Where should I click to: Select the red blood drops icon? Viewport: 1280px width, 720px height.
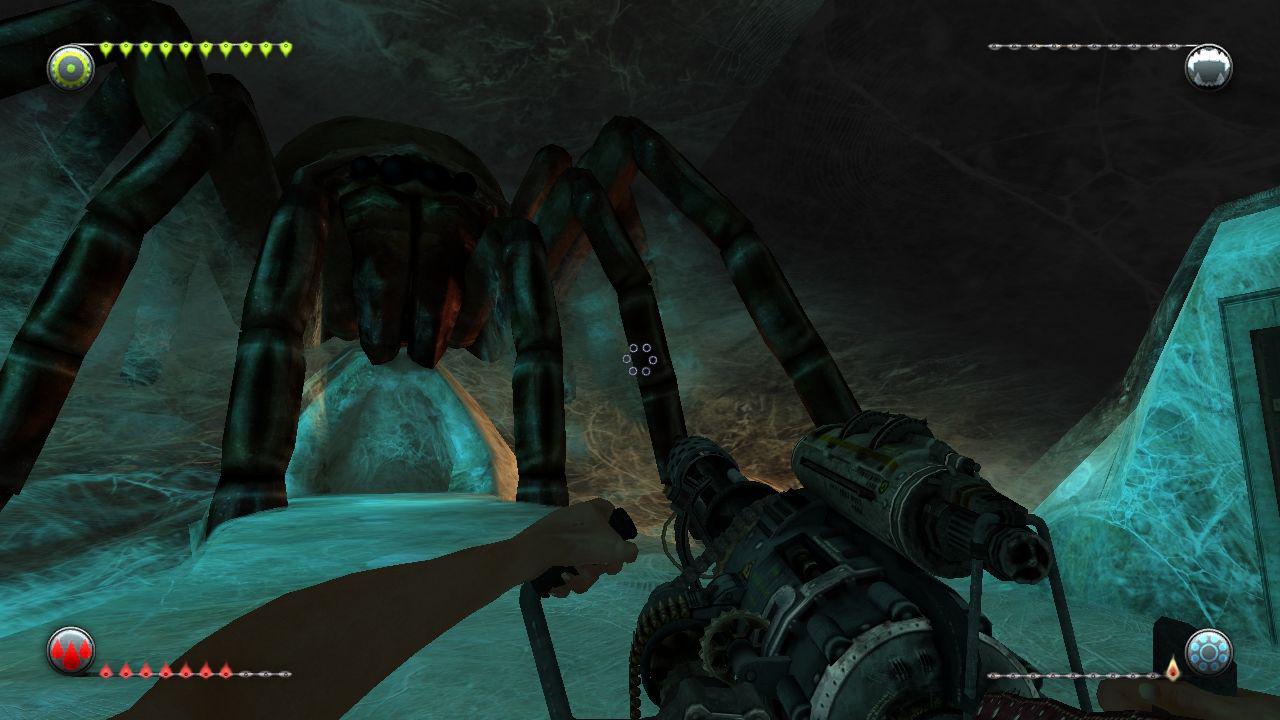click(70, 652)
